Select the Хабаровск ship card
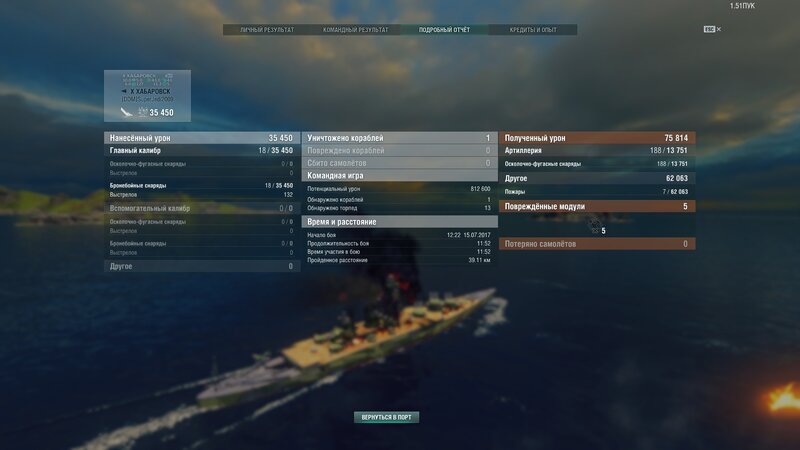This screenshot has width=800, height=450. [147, 94]
